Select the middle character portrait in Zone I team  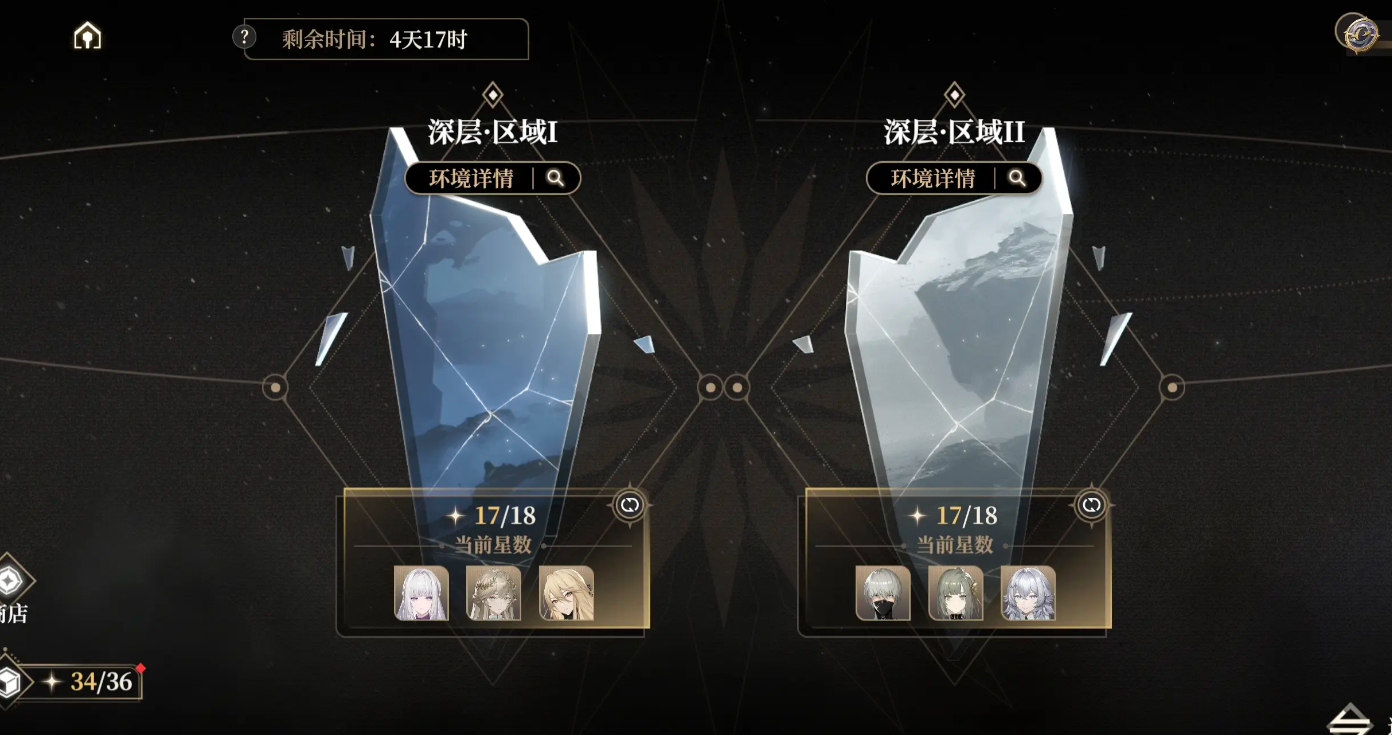[493, 593]
